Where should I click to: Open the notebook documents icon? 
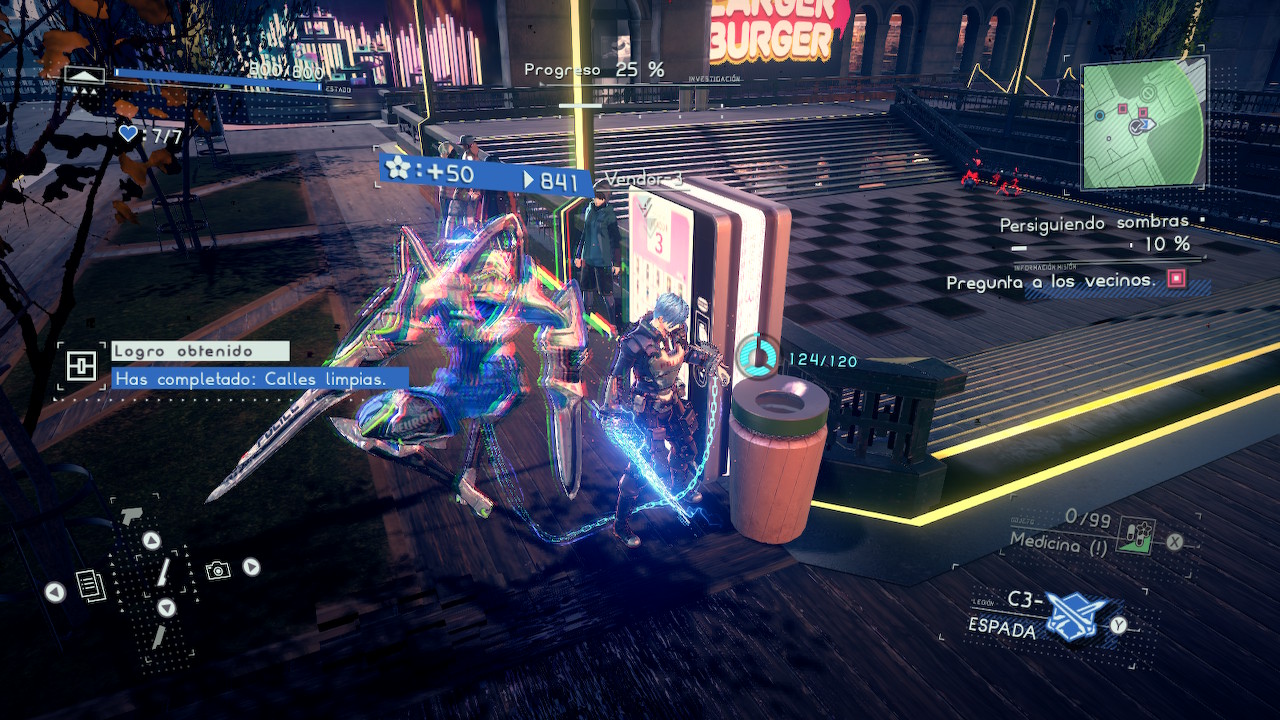(x=90, y=585)
